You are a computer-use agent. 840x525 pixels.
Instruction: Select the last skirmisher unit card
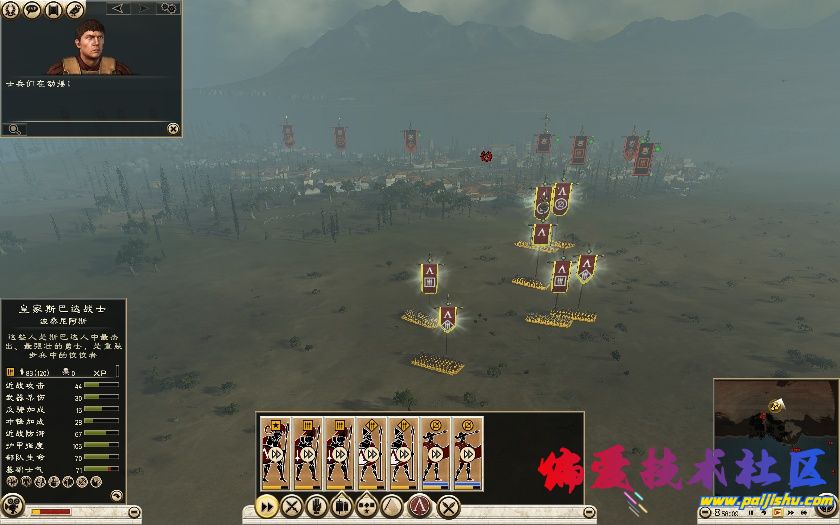467,451
